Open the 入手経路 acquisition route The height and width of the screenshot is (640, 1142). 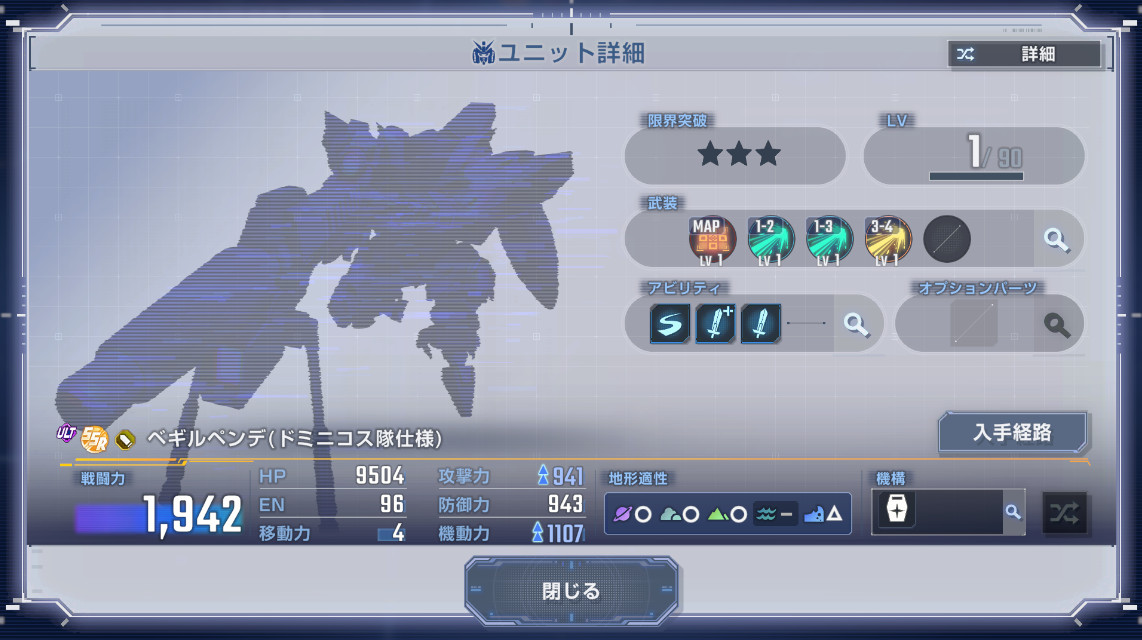pos(1012,433)
